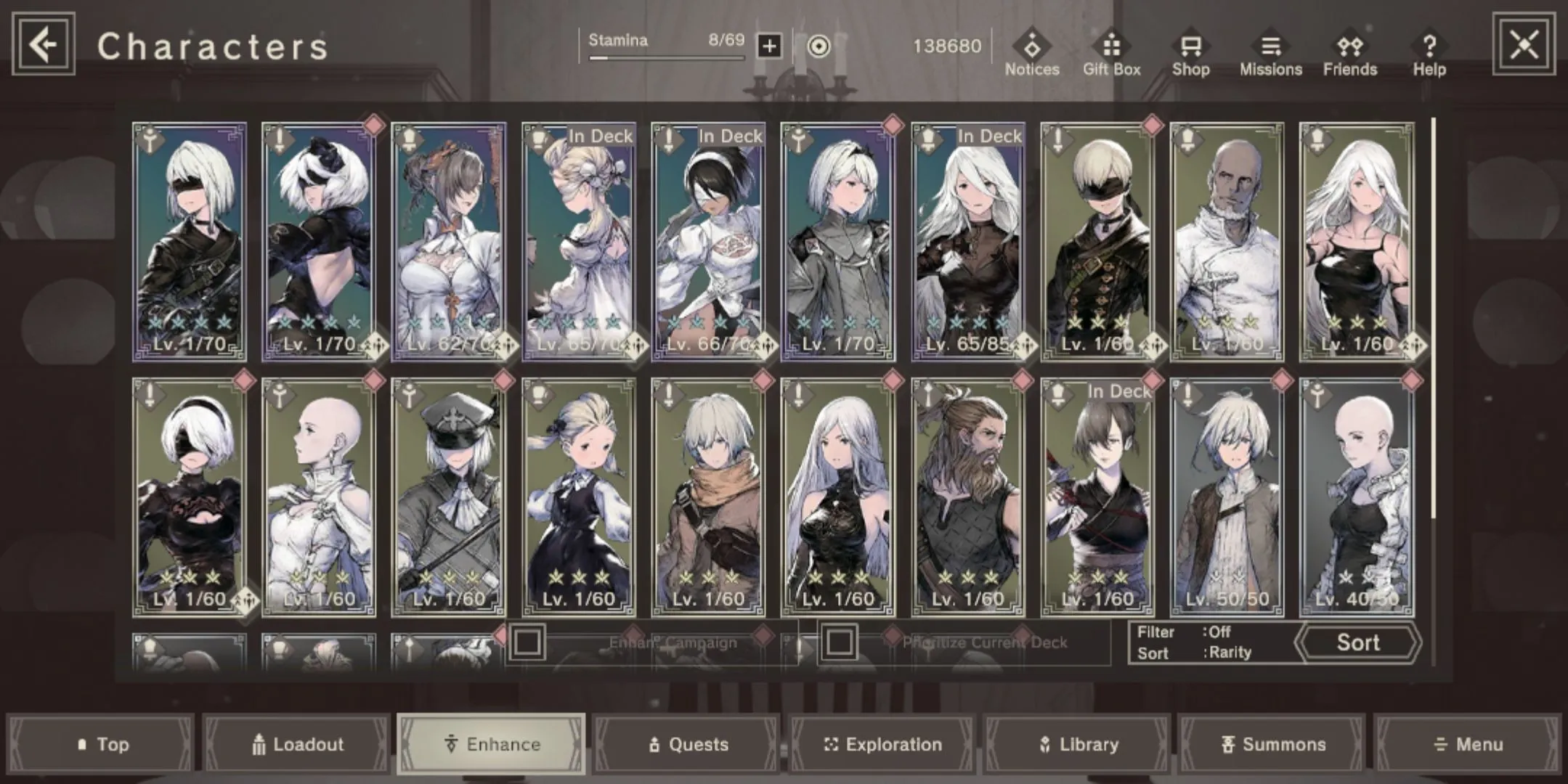The height and width of the screenshot is (784, 1568).
Task: Switch to the Top tab
Action: pyautogui.click(x=102, y=744)
